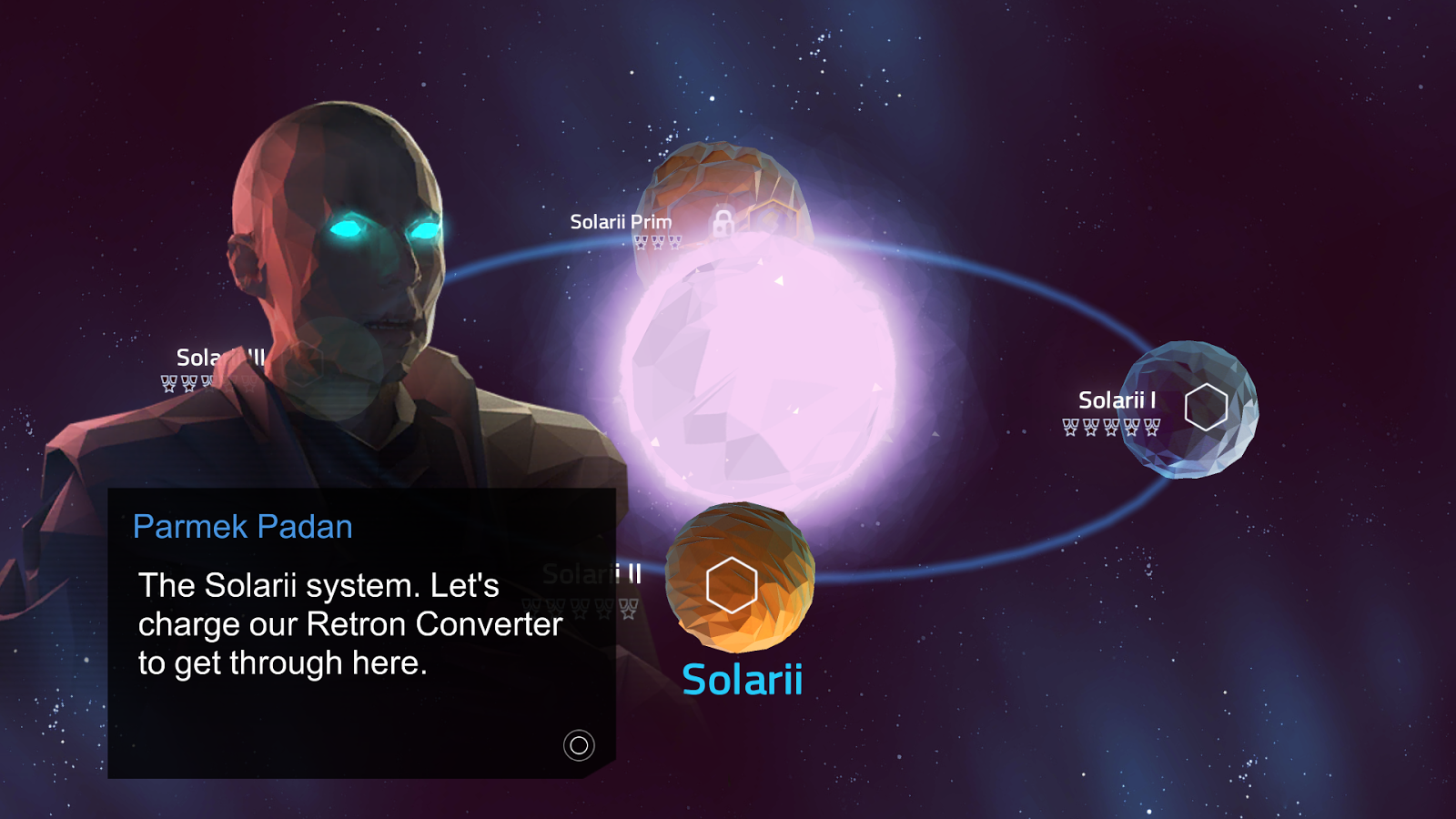Select the Solarii I planet hexagon
The image size is (1456, 819).
(x=1206, y=407)
